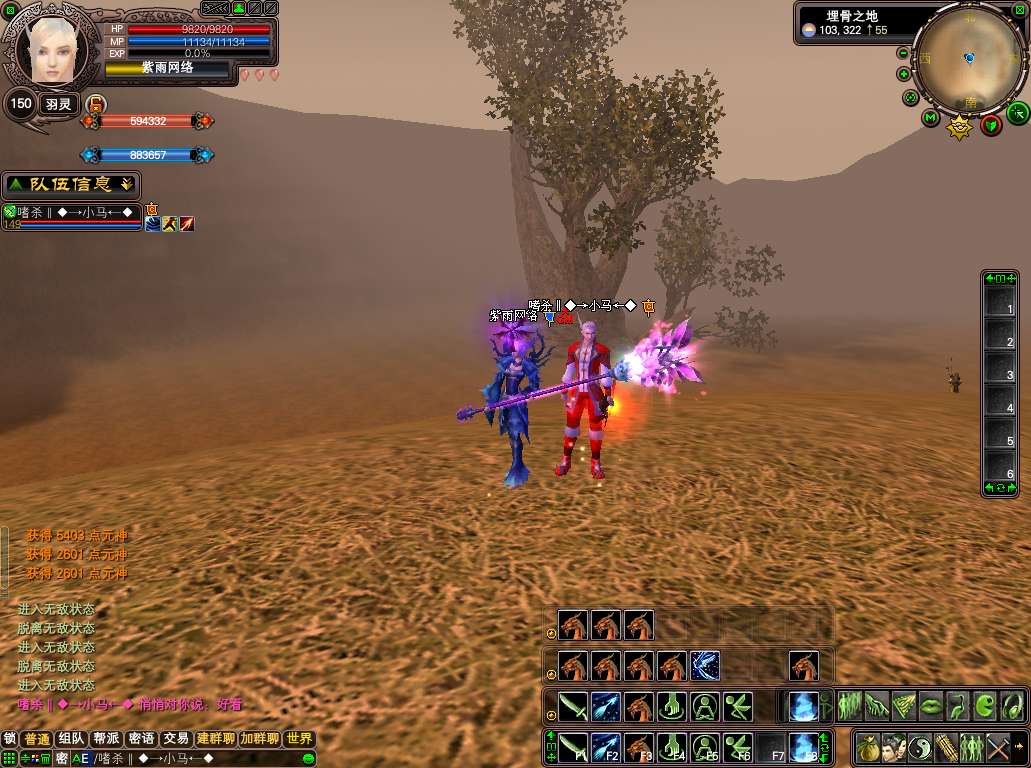Activate the blue flame skill on F8
The height and width of the screenshot is (768, 1031).
click(802, 747)
